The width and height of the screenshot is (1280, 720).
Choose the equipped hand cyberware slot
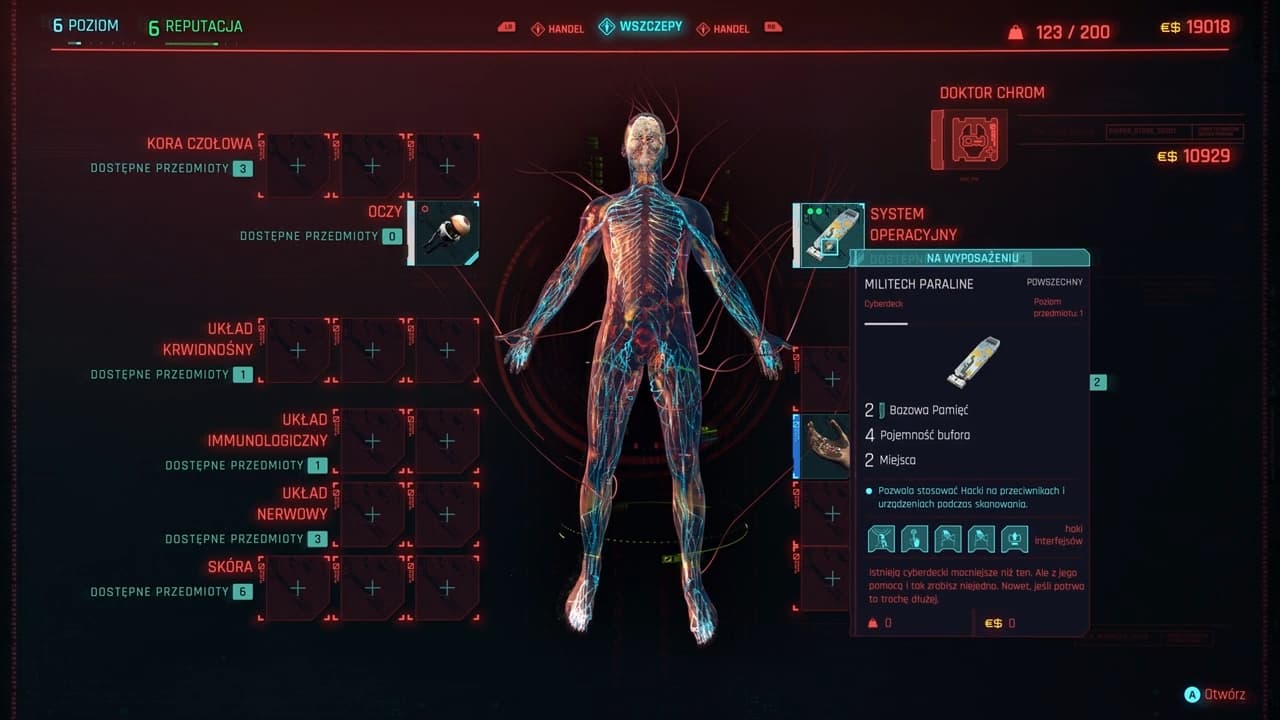pos(826,446)
